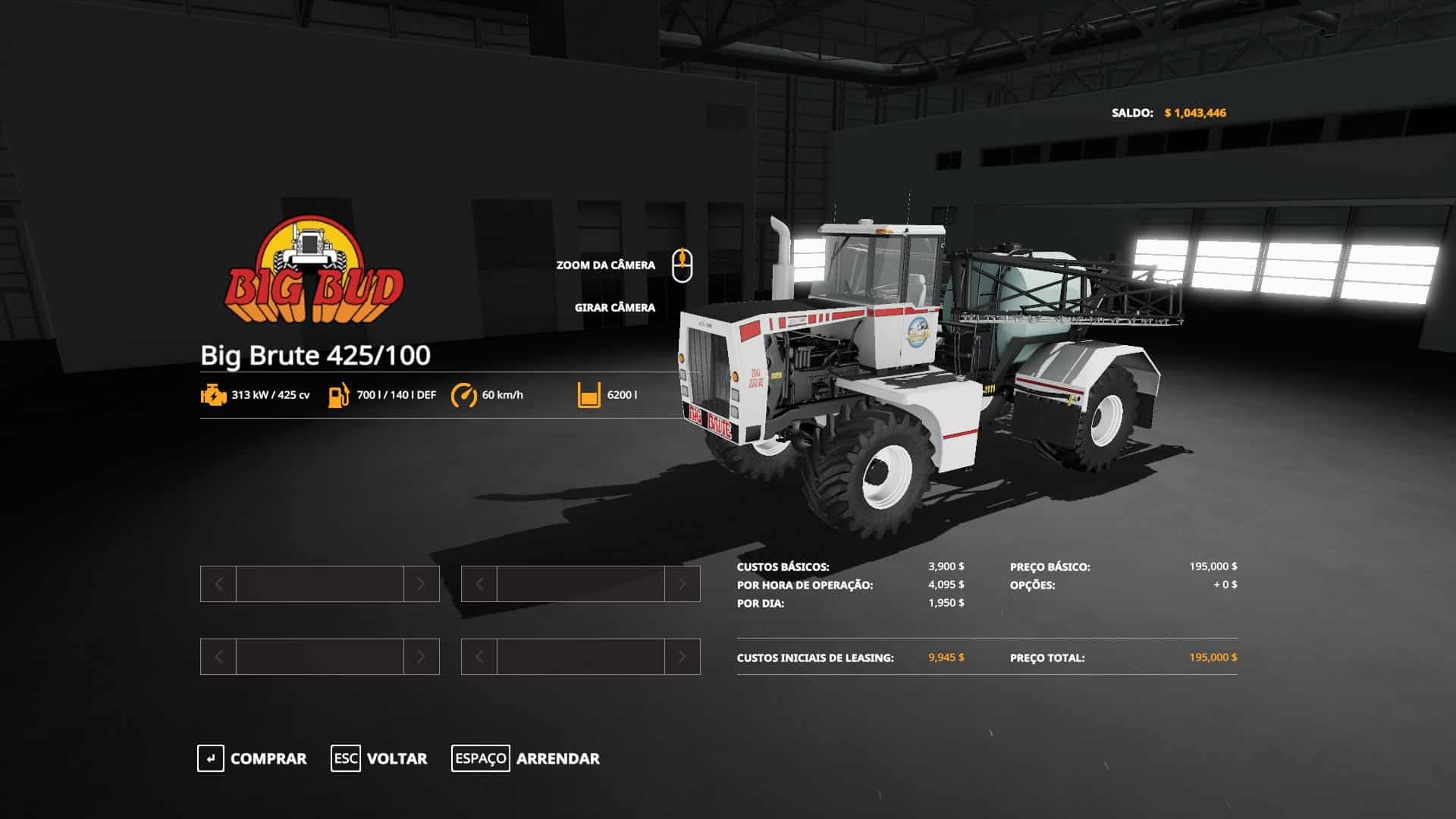Lease the vehicle via the ARRENDAR button

(x=526, y=758)
